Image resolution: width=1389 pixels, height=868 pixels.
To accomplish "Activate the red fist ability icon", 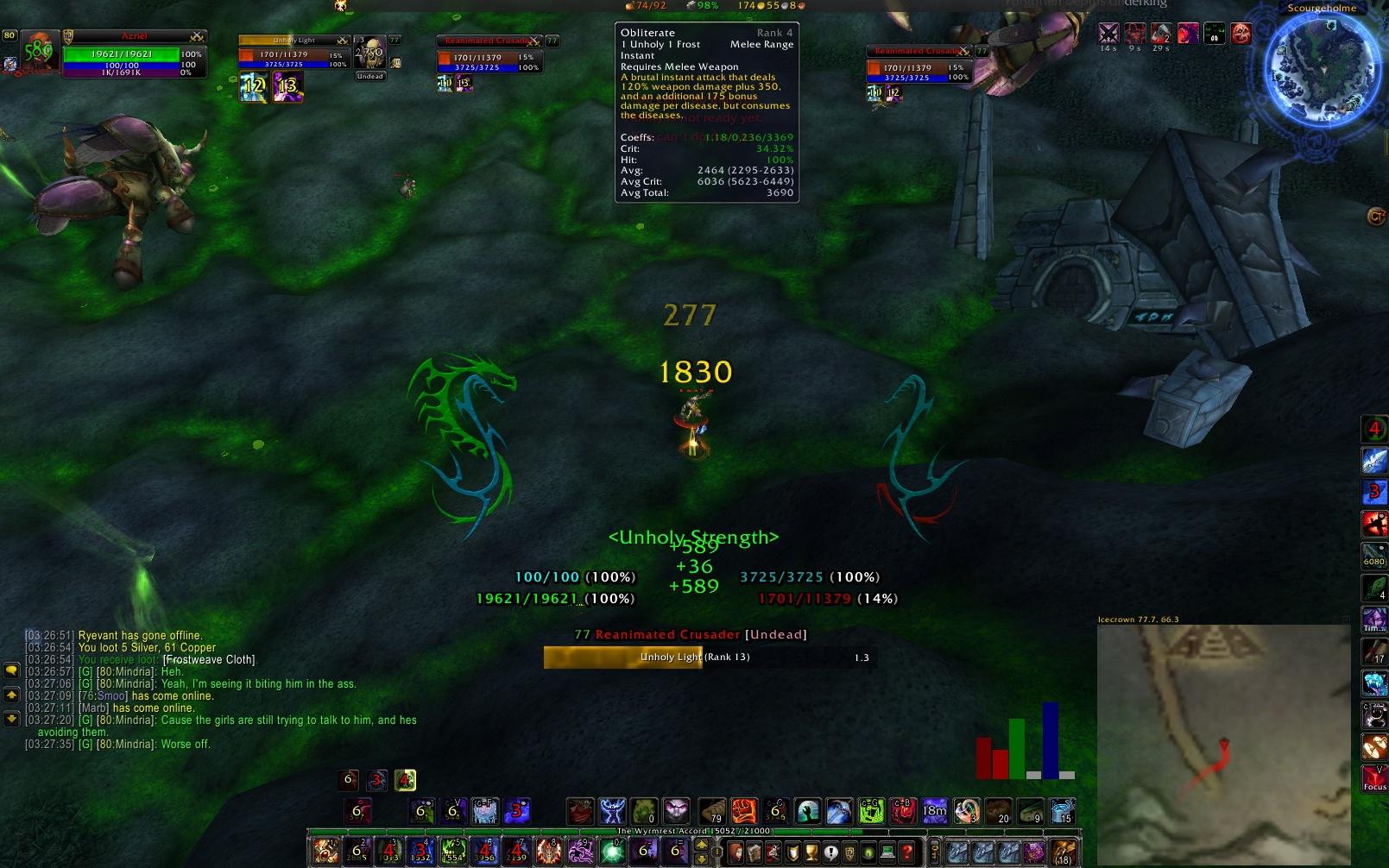I will click(x=744, y=811).
